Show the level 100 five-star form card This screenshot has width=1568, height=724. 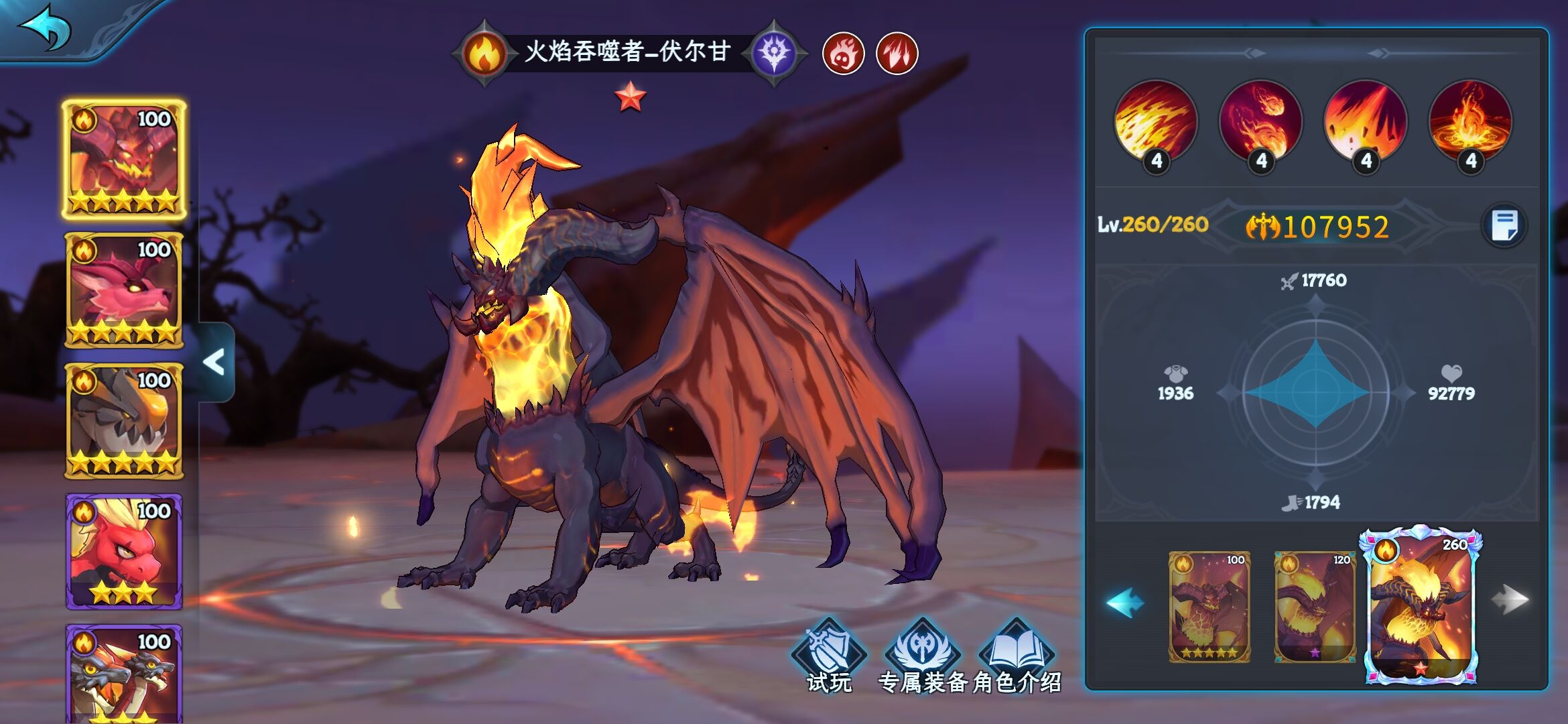point(1210,607)
